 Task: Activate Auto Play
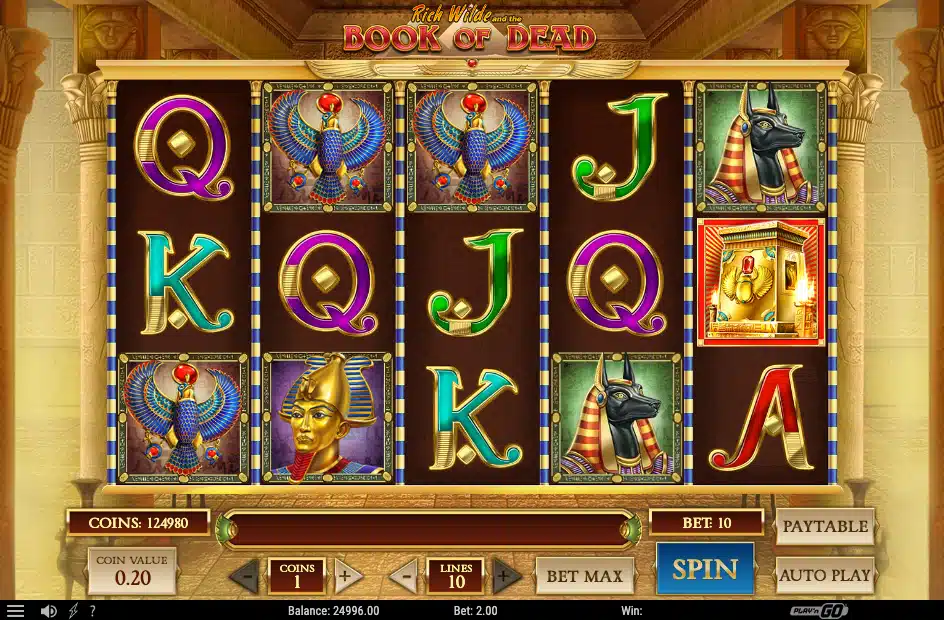tap(825, 576)
